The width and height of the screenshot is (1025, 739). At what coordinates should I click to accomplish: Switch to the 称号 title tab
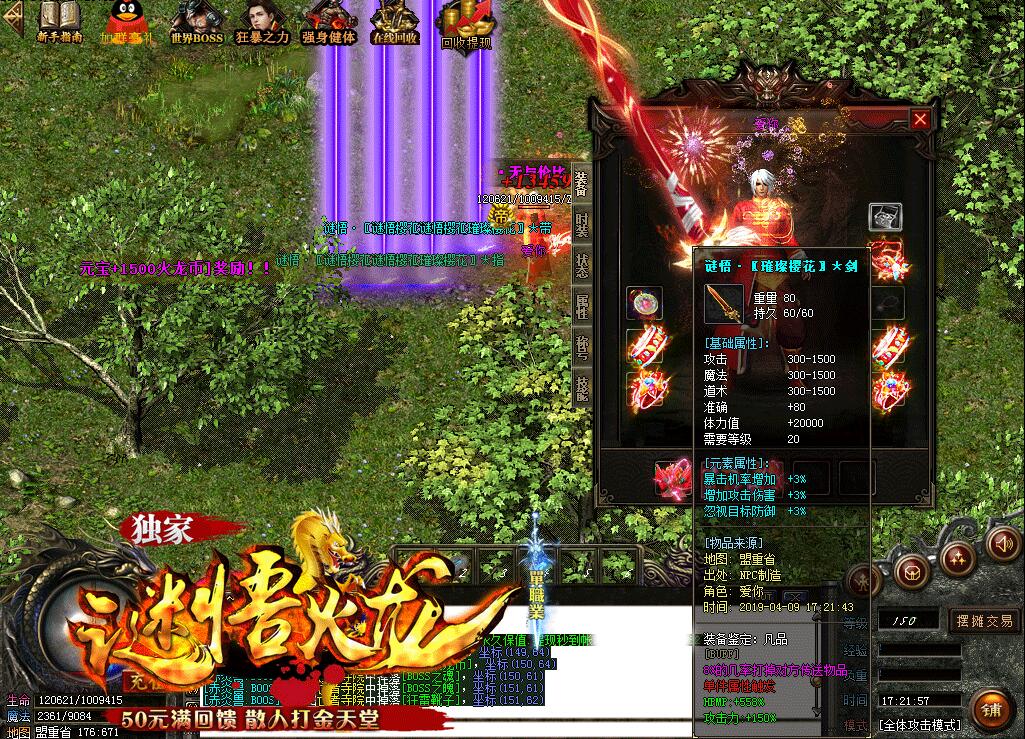point(582,346)
